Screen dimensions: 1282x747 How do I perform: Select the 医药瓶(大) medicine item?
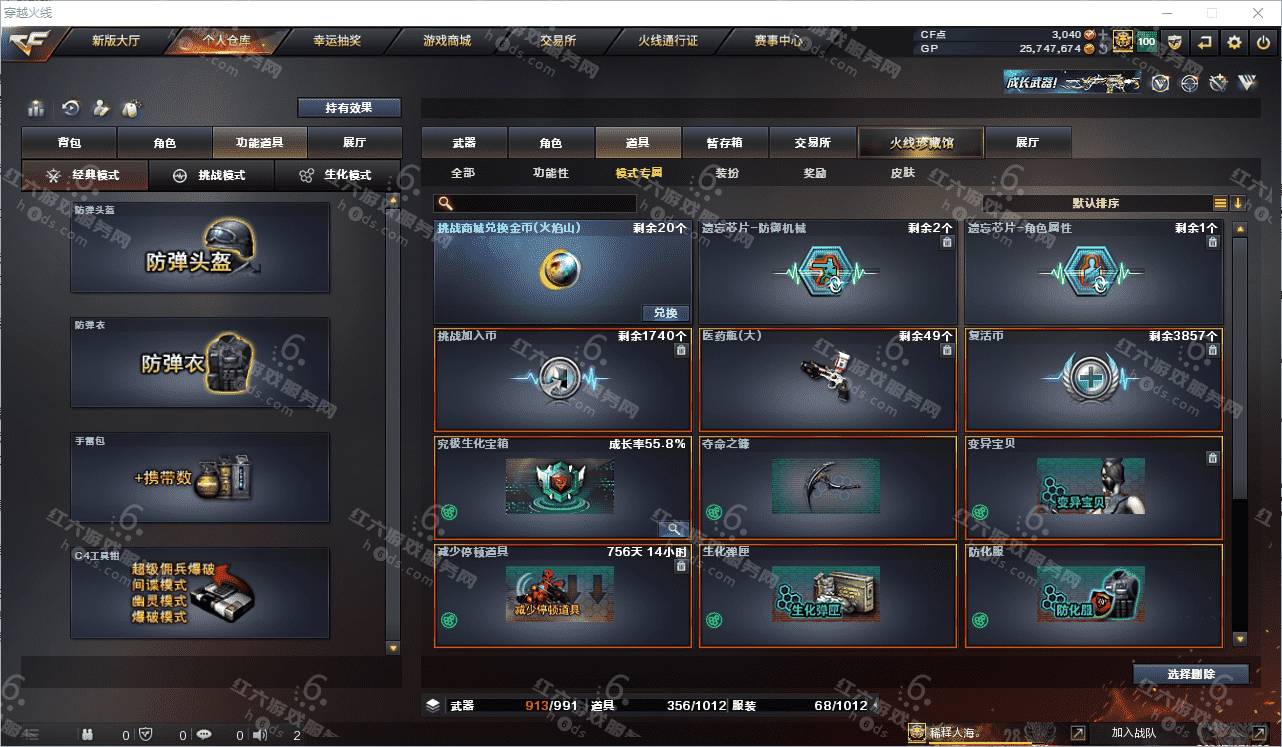pos(827,379)
